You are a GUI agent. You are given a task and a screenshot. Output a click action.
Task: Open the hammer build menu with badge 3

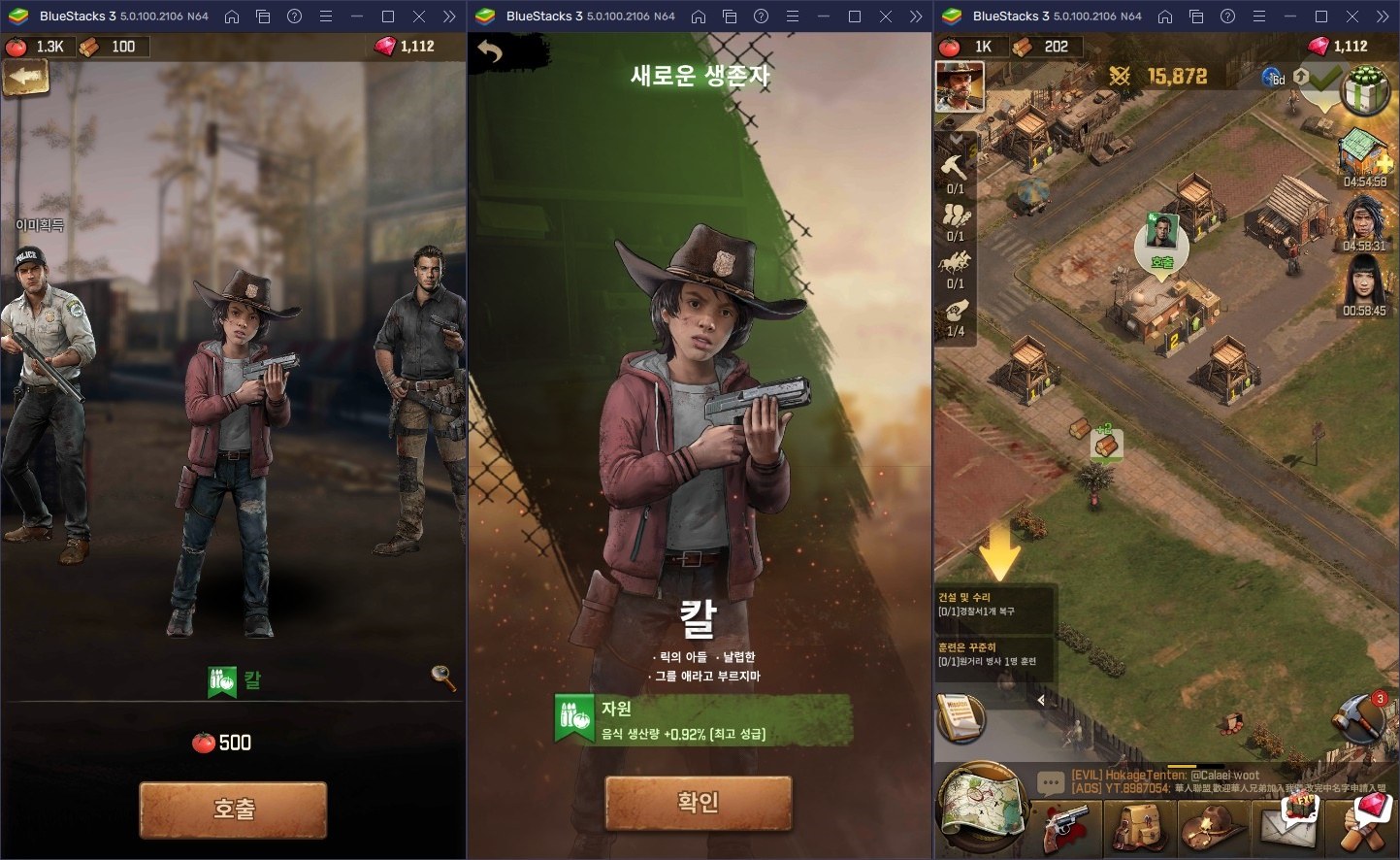click(x=1361, y=719)
